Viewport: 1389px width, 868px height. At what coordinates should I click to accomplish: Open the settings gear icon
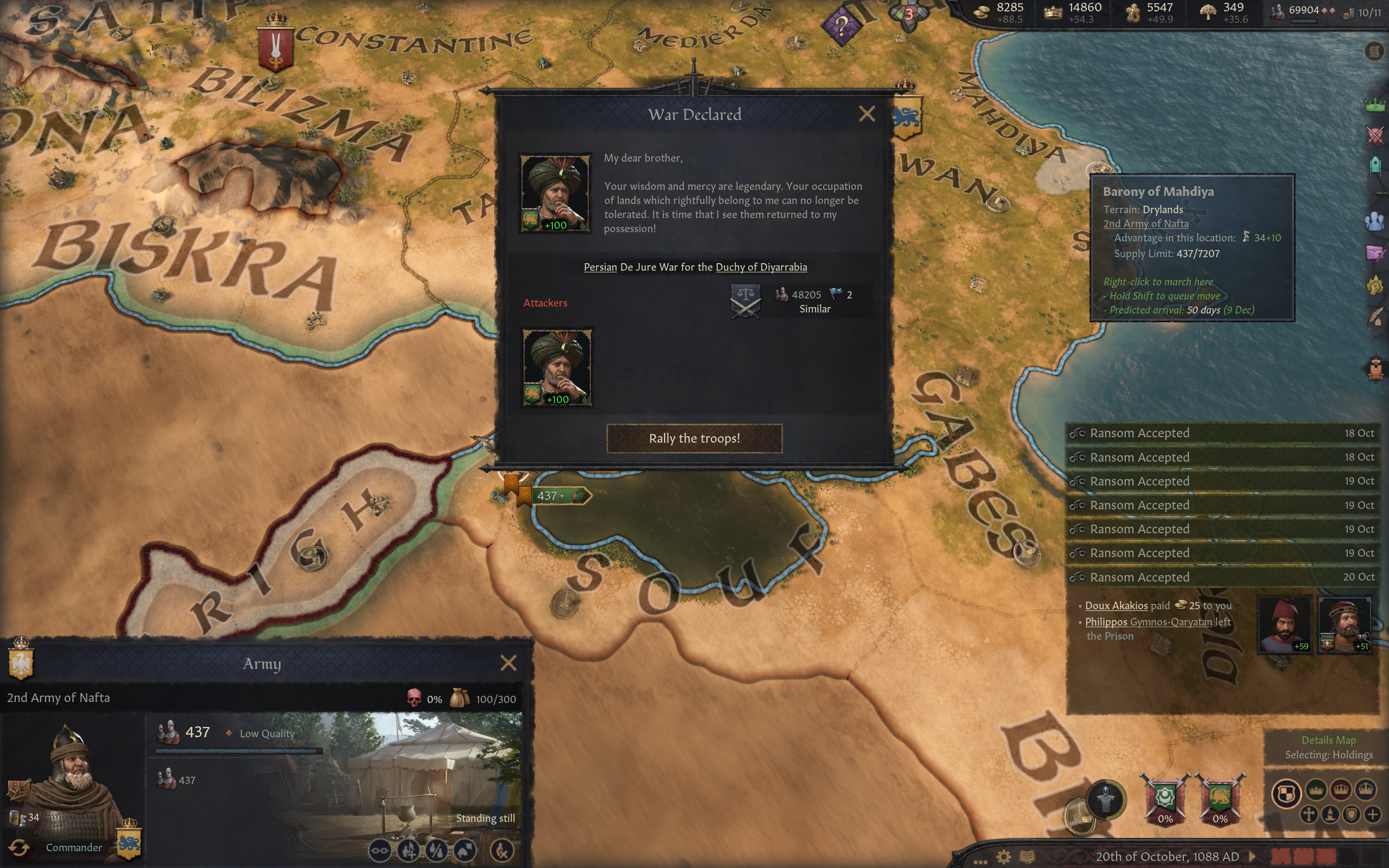(1003, 857)
